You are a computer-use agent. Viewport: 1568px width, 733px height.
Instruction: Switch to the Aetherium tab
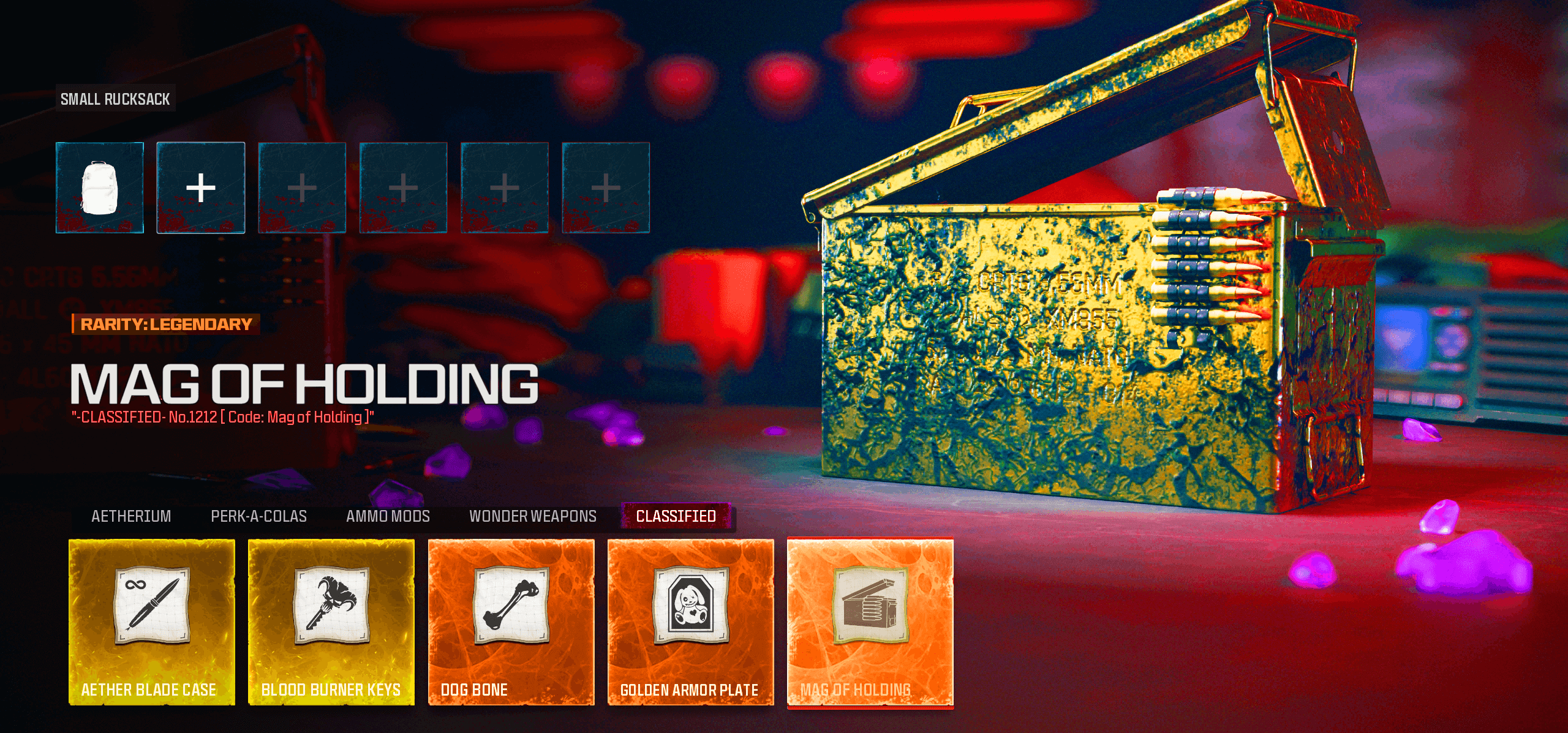tap(130, 516)
